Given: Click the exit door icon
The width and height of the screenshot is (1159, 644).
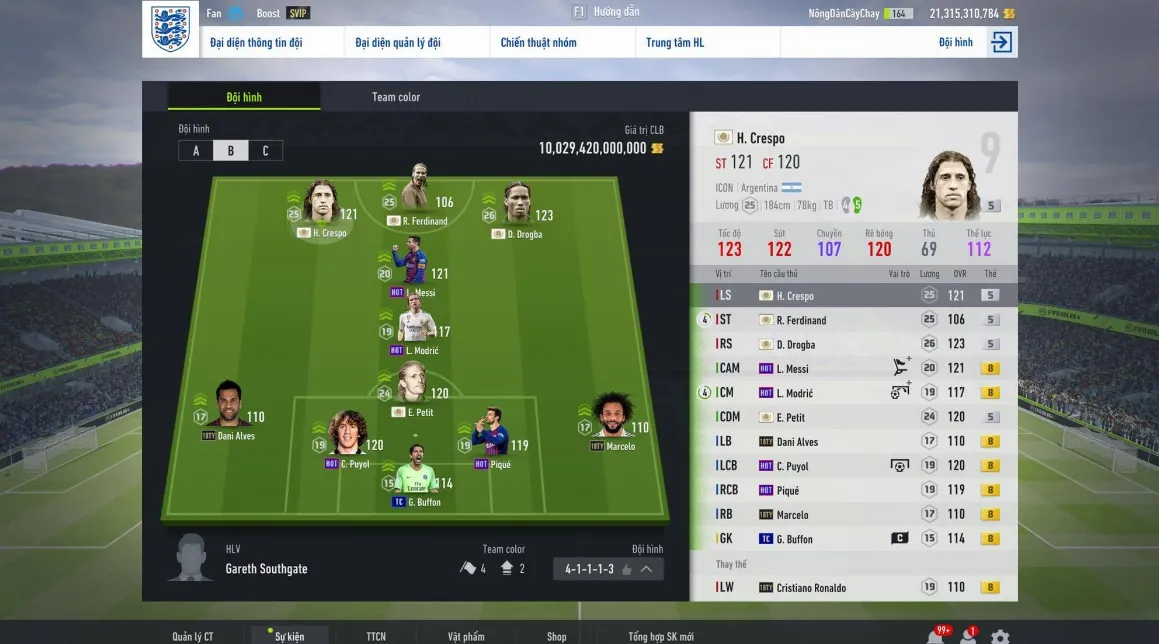Looking at the screenshot, I should coord(1001,42).
